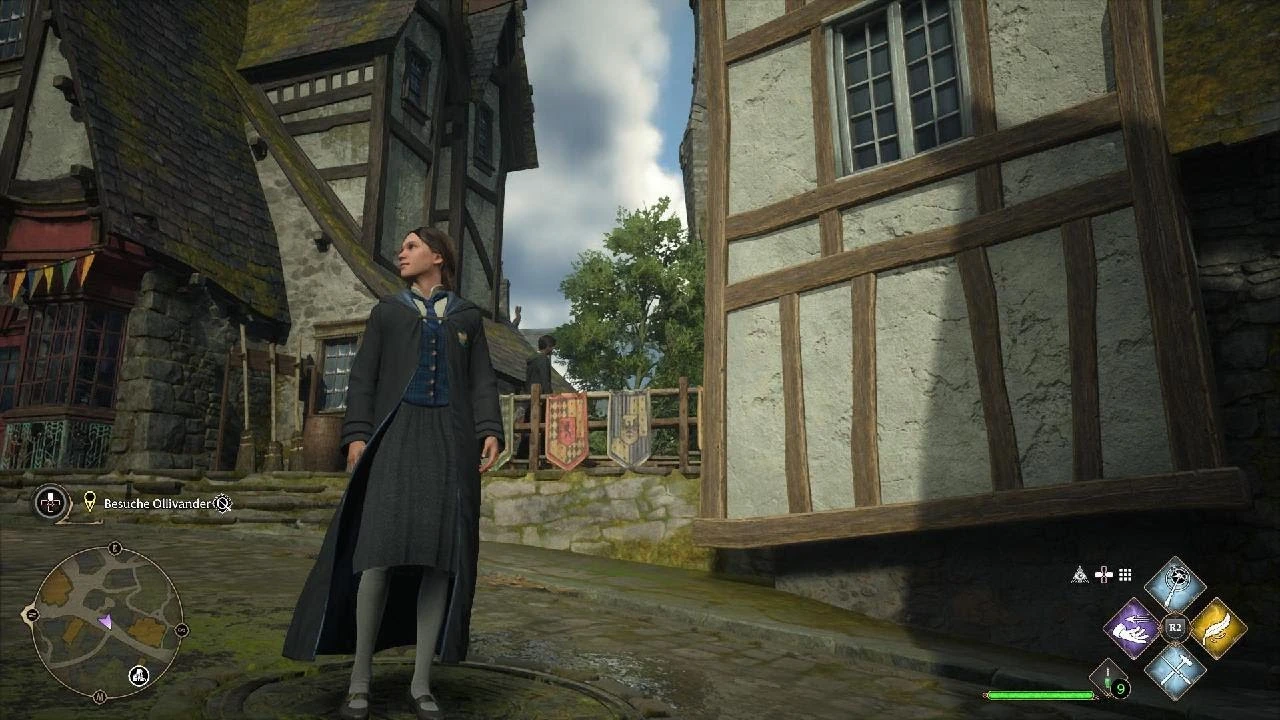Screen dimensions: 1280x720
Task: Open the spell set grid icon
Action: tap(1124, 574)
